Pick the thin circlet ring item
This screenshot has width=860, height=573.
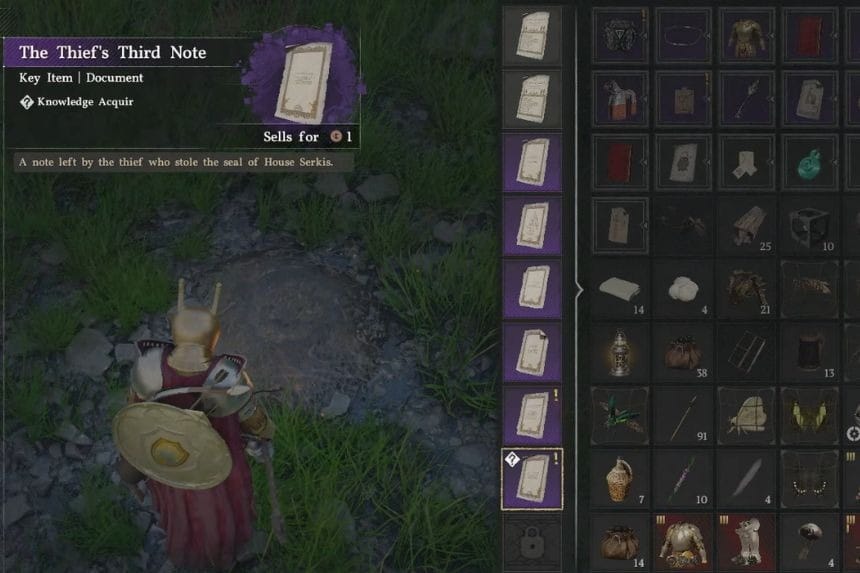(x=684, y=37)
